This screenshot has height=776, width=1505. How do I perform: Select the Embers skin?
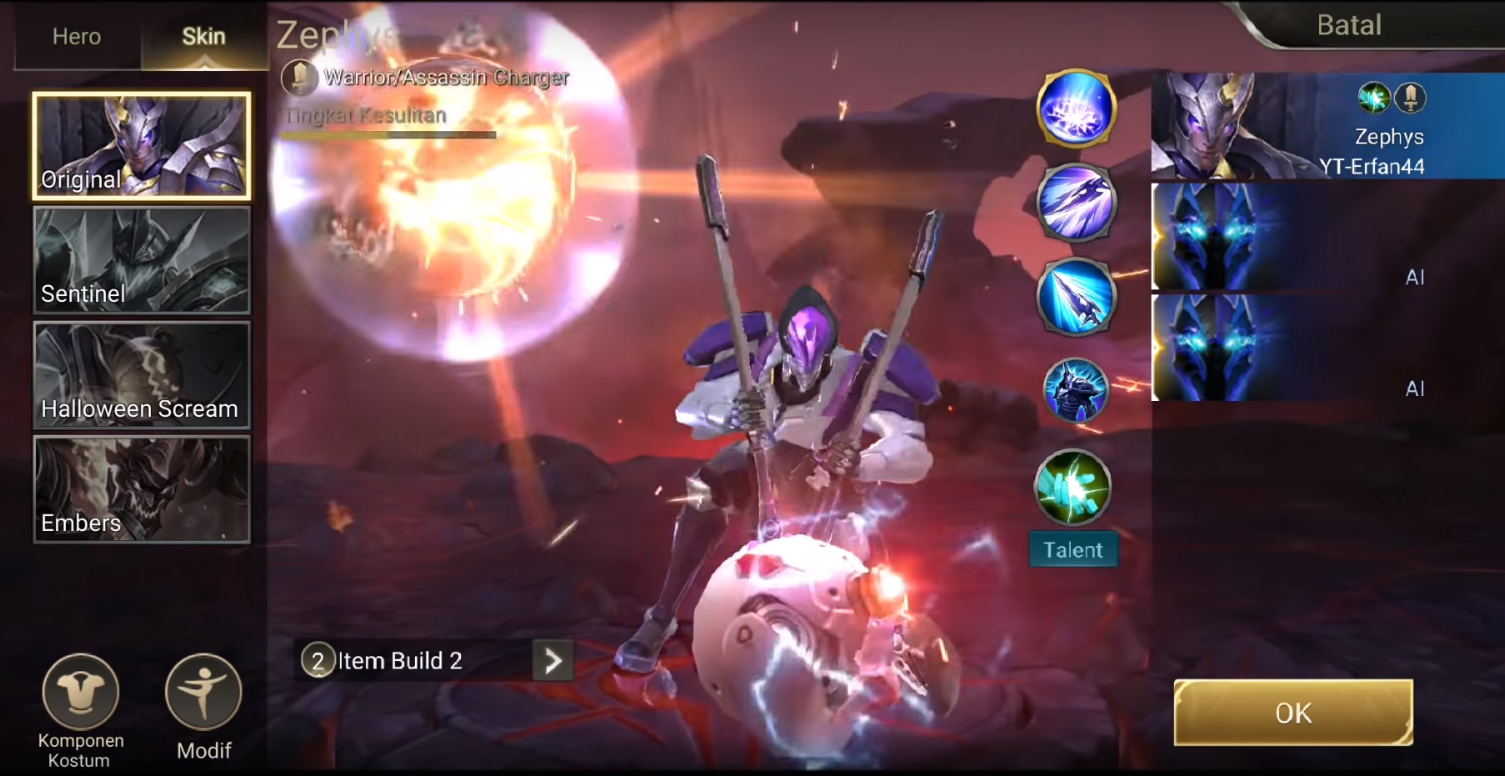(x=141, y=489)
